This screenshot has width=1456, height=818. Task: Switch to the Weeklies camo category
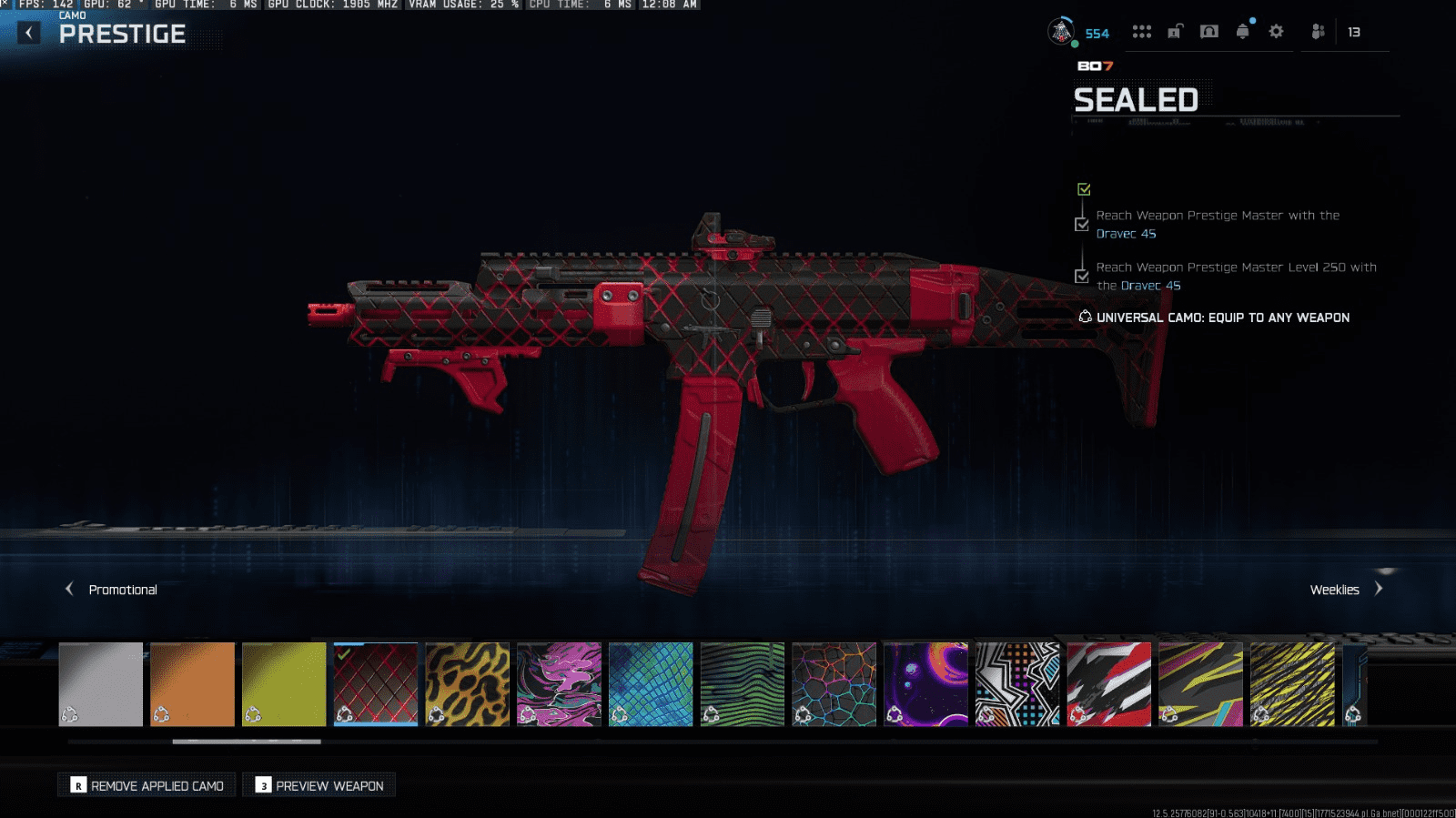tap(1345, 590)
